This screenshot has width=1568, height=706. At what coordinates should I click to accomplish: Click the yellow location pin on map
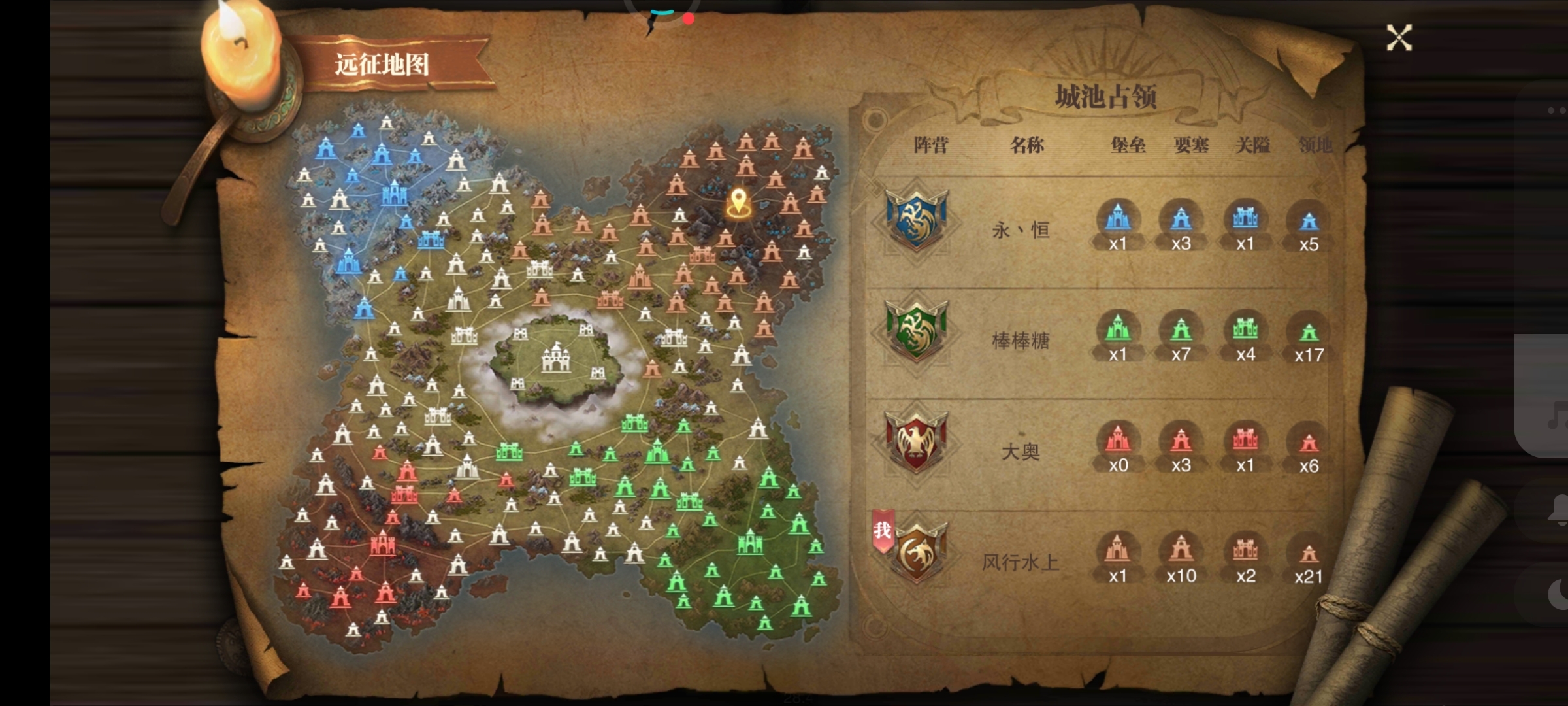pyautogui.click(x=738, y=202)
